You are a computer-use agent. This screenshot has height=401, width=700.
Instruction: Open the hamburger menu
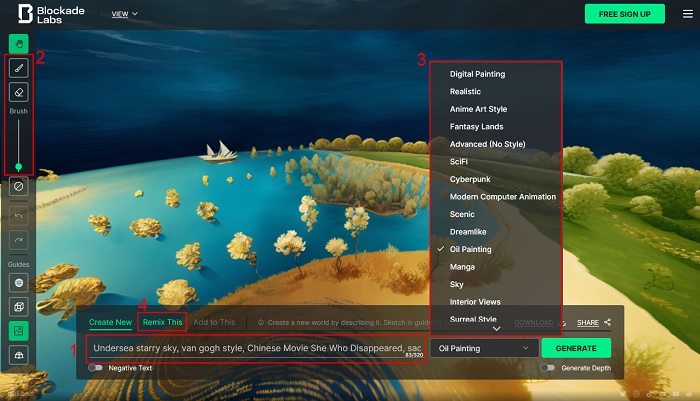pos(687,14)
